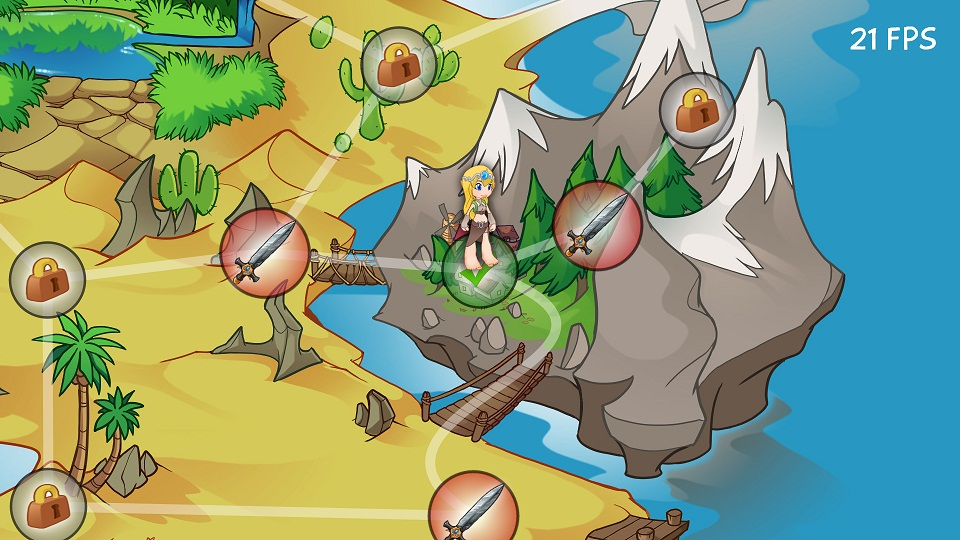Screen dimensions: 960x540
Task: Choose the sword battle node among the pine trees
Action: (x=597, y=225)
